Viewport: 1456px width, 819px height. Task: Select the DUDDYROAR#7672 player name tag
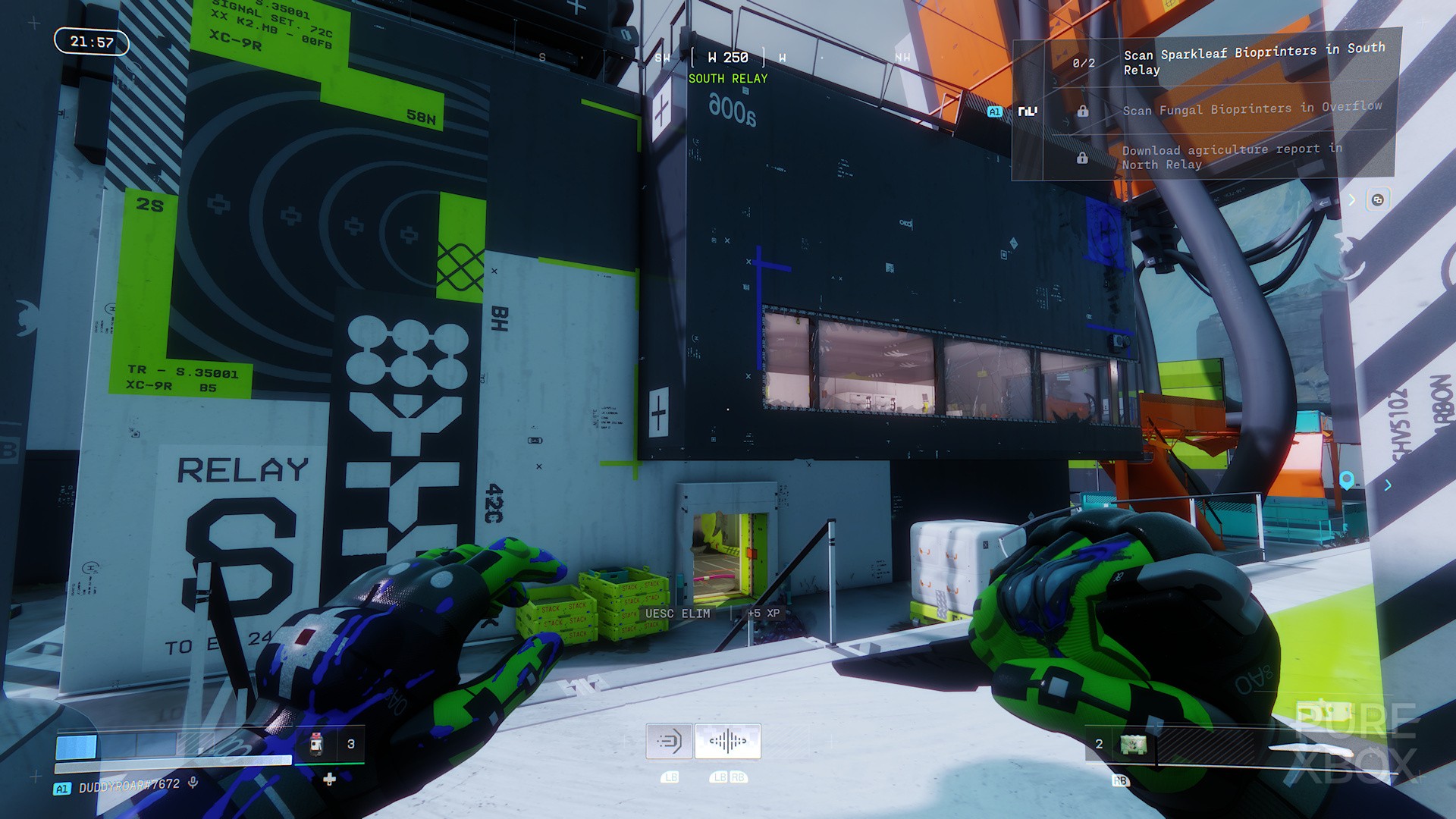pos(129,786)
